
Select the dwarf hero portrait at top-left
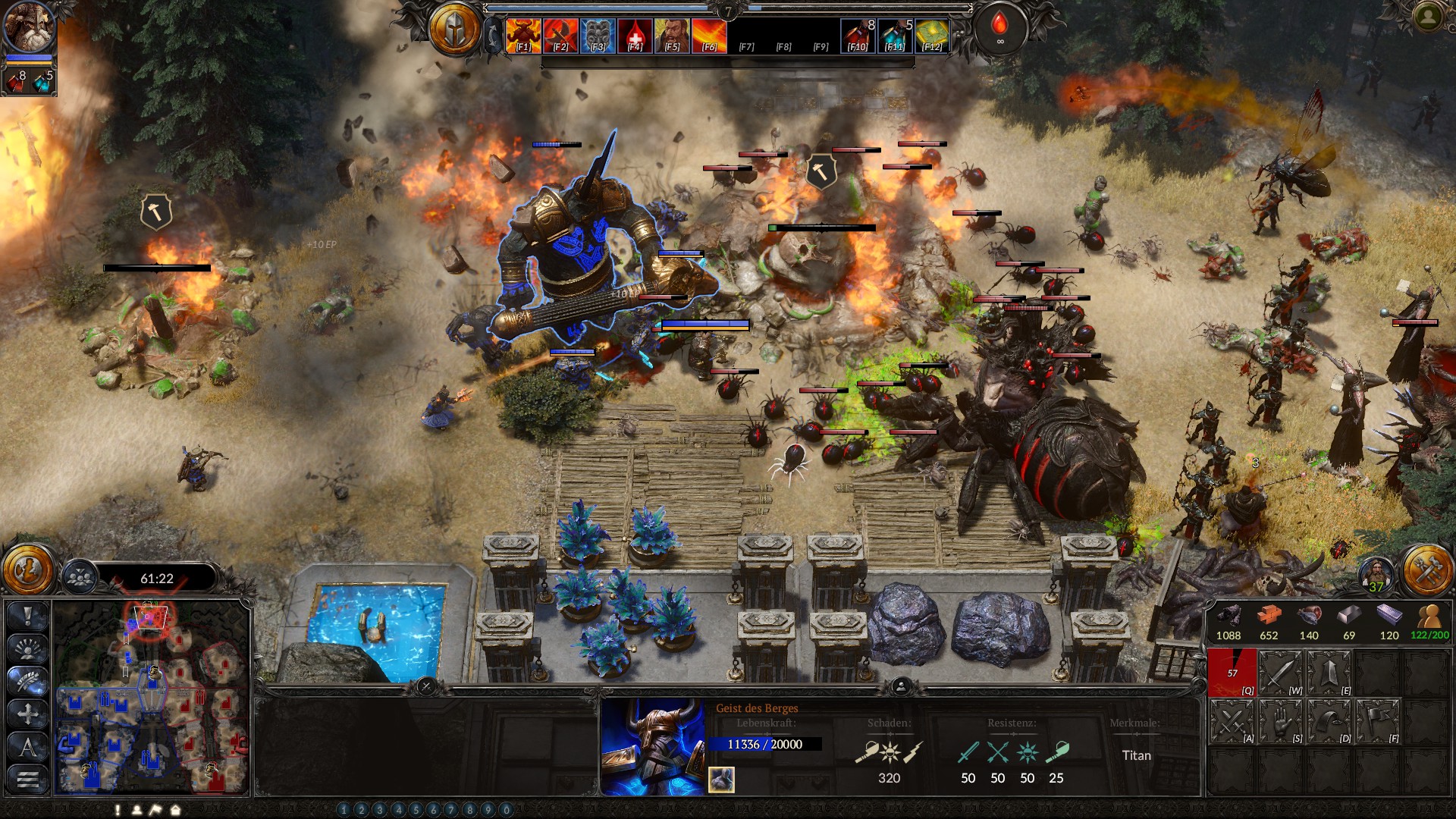[29, 27]
